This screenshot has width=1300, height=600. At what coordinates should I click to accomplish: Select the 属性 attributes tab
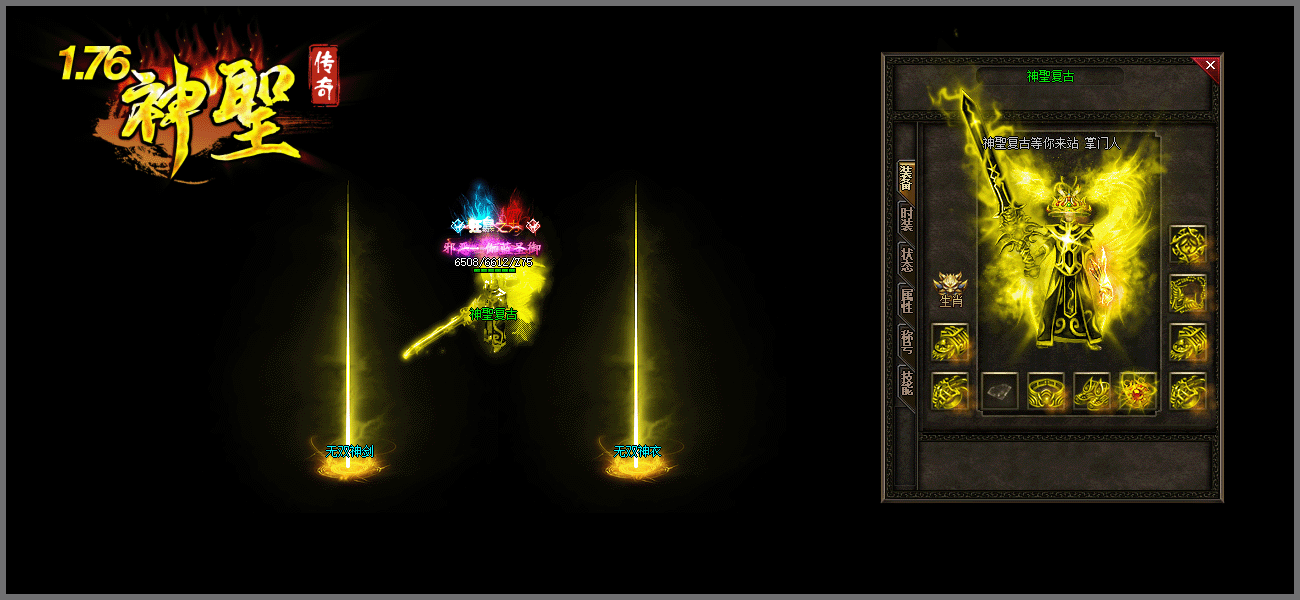click(906, 299)
